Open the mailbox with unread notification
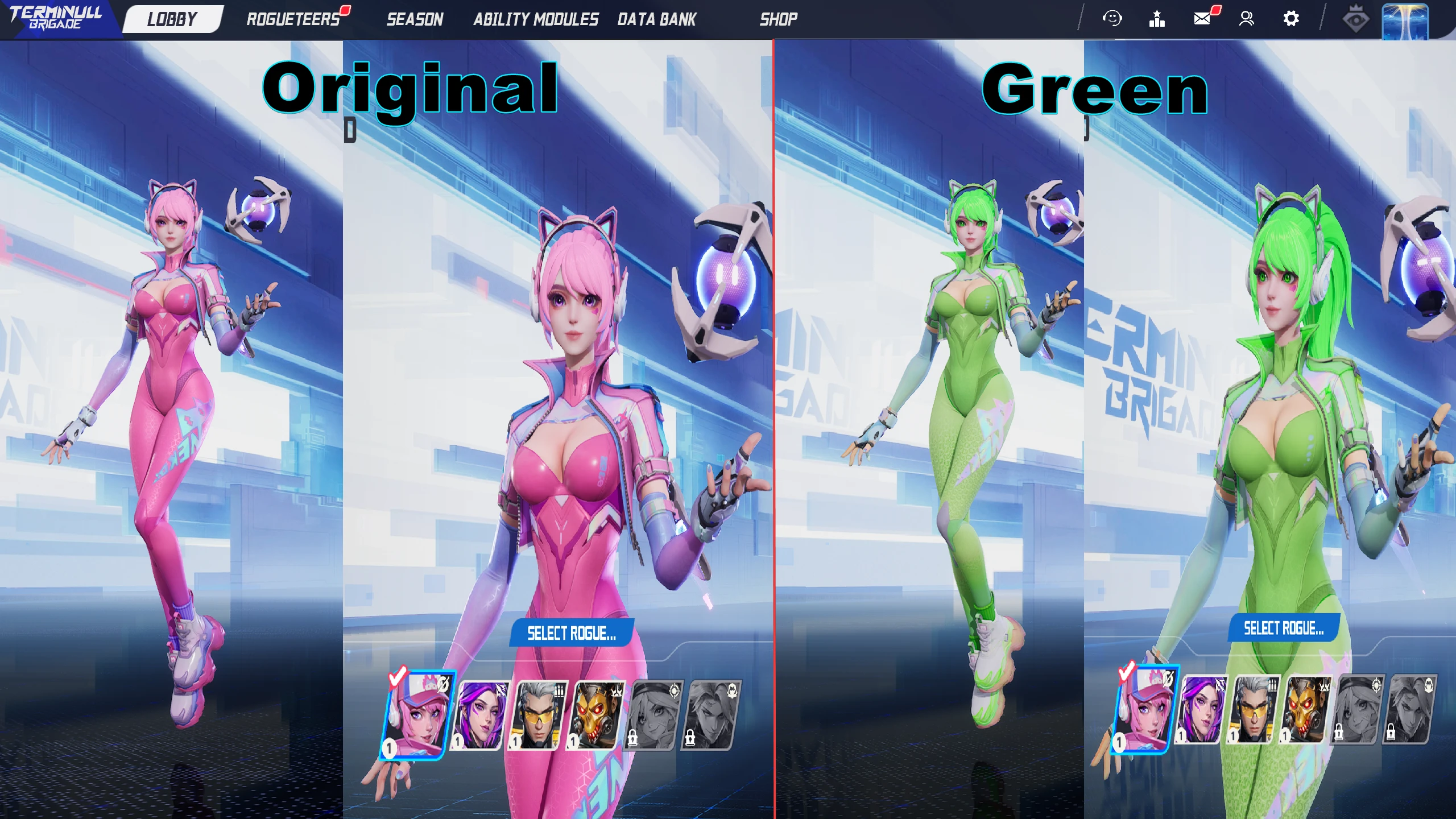1456x819 pixels. [x=1201, y=19]
